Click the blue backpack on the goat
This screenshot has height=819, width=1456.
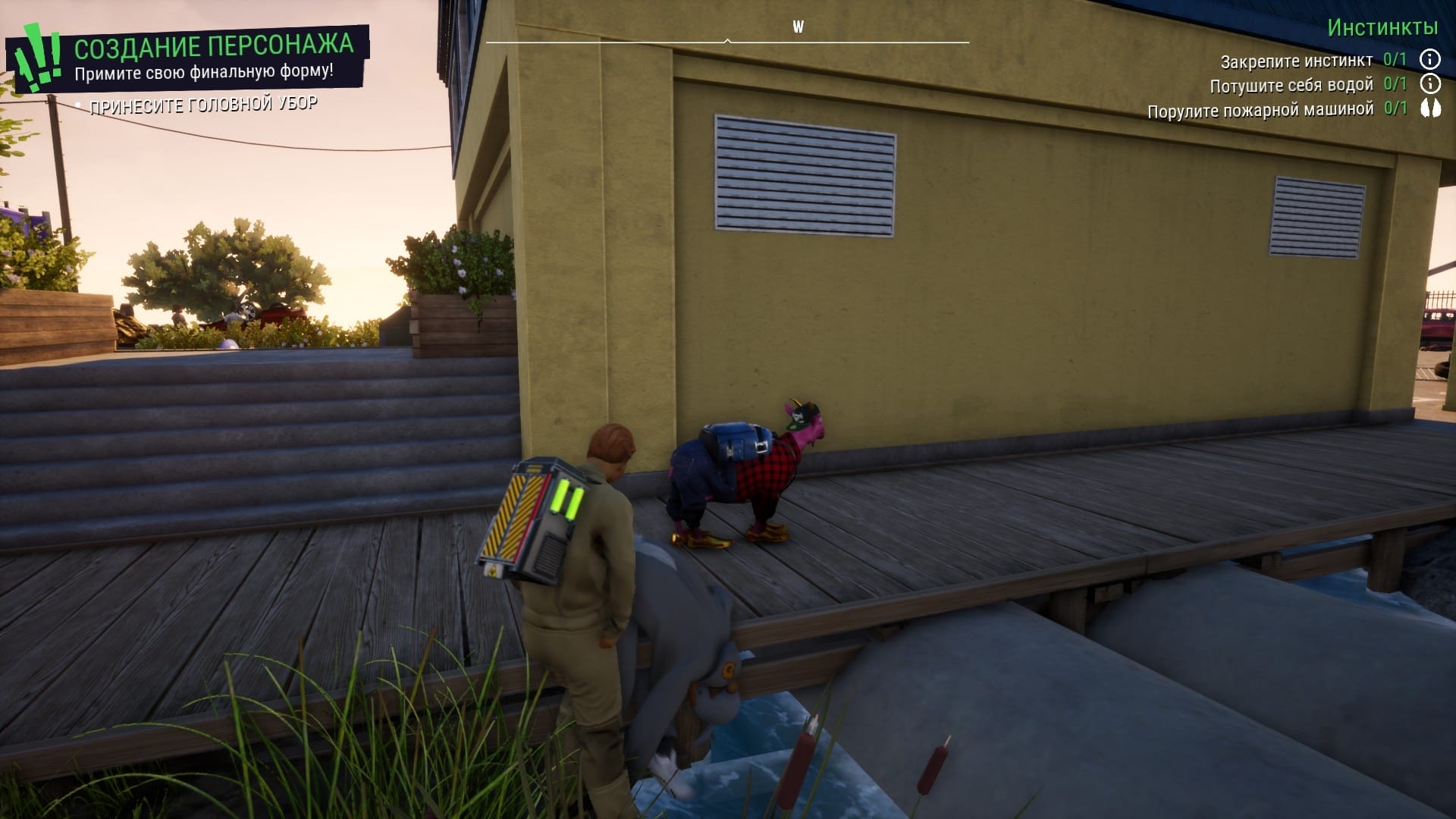coord(734,440)
